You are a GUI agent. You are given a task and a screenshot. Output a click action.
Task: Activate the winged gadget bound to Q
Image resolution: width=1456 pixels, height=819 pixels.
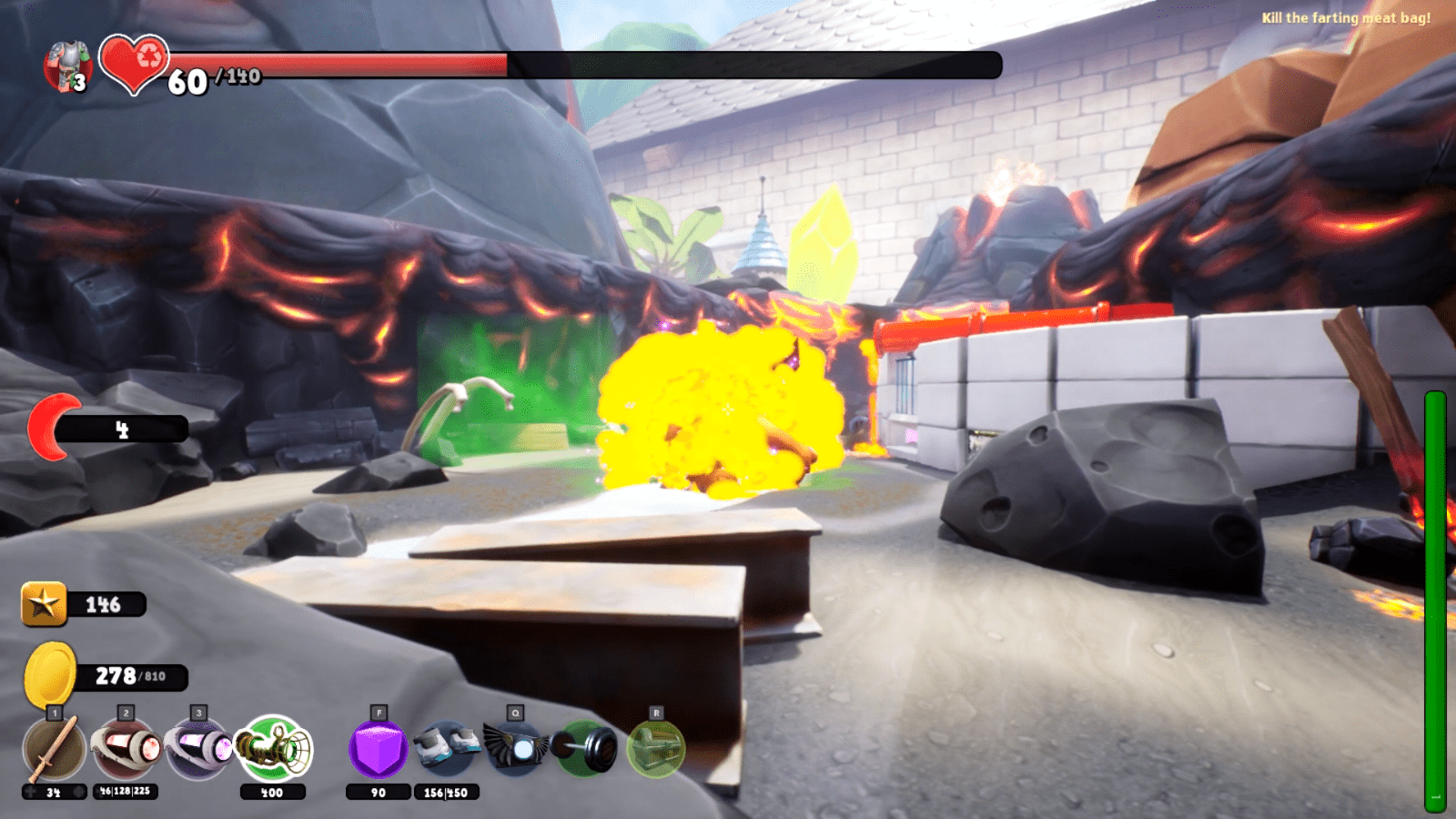515,748
